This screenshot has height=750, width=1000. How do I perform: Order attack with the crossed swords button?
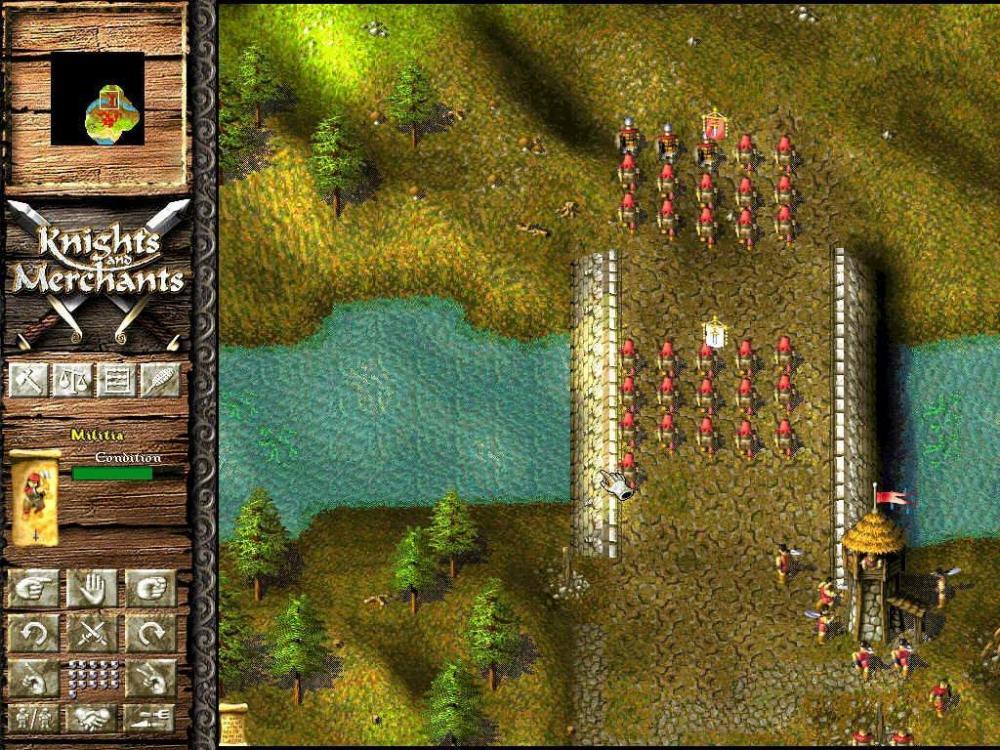[92, 633]
